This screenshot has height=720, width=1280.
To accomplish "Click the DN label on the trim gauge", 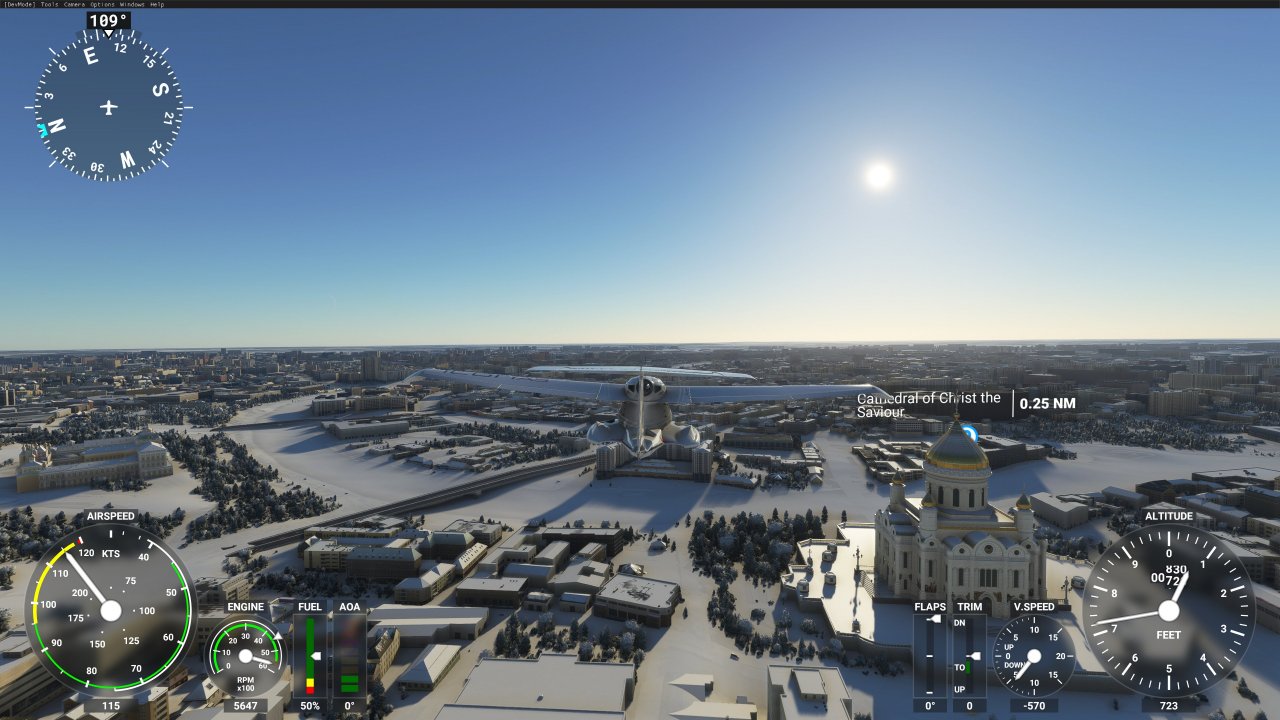I will (960, 622).
